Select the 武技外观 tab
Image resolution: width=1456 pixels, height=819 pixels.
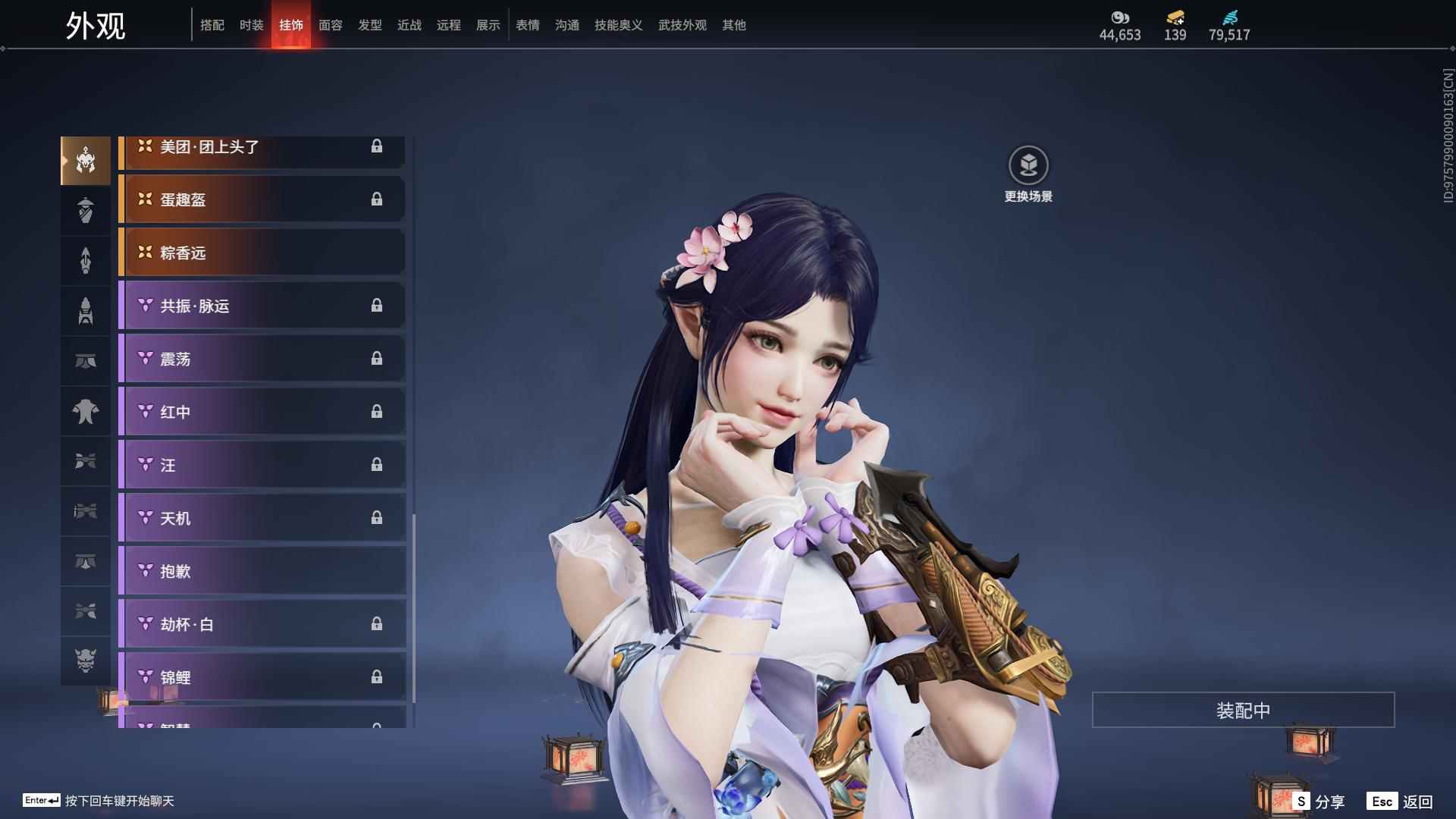click(682, 25)
